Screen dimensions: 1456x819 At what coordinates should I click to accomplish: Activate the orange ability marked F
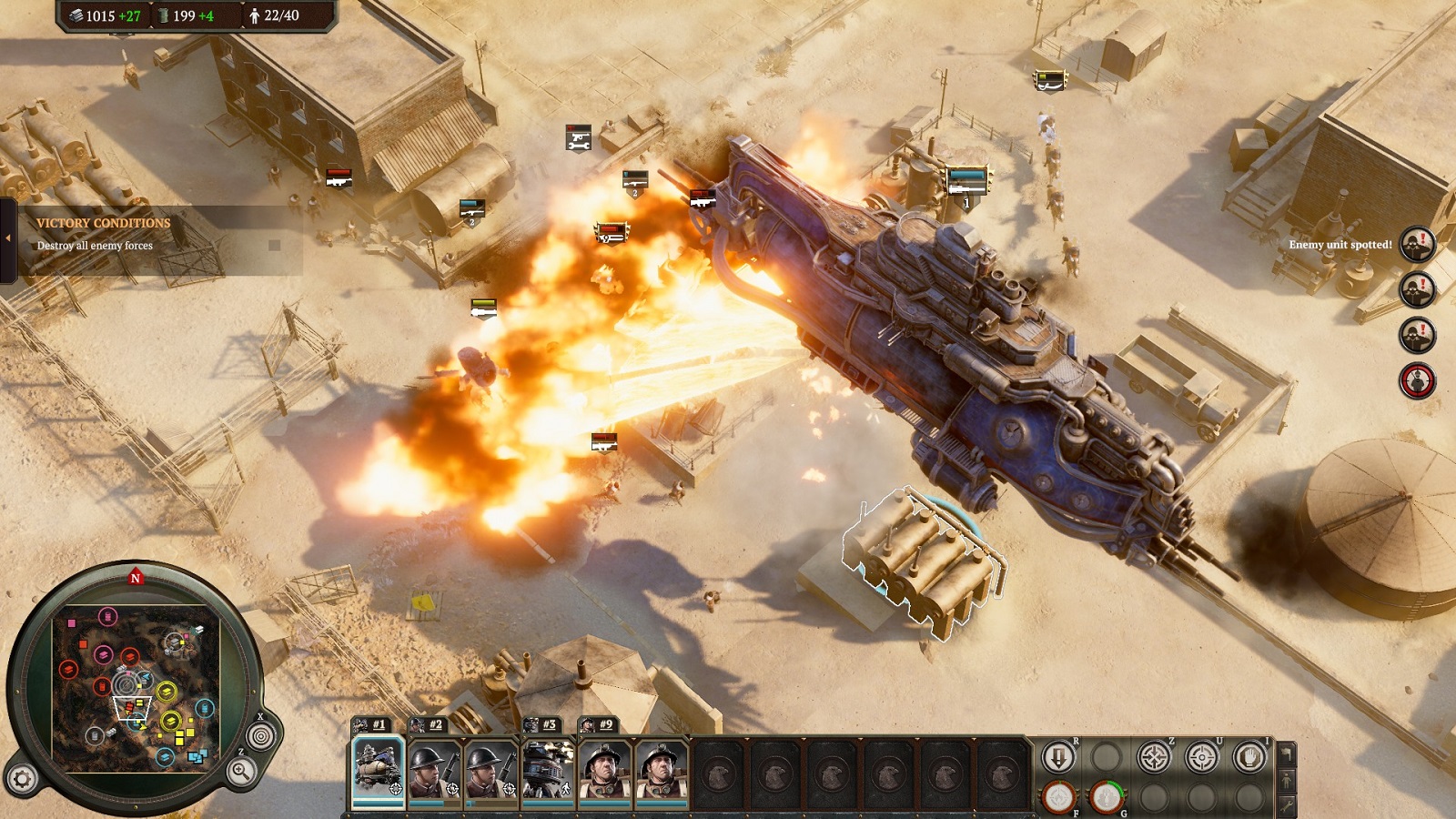click(x=1058, y=797)
